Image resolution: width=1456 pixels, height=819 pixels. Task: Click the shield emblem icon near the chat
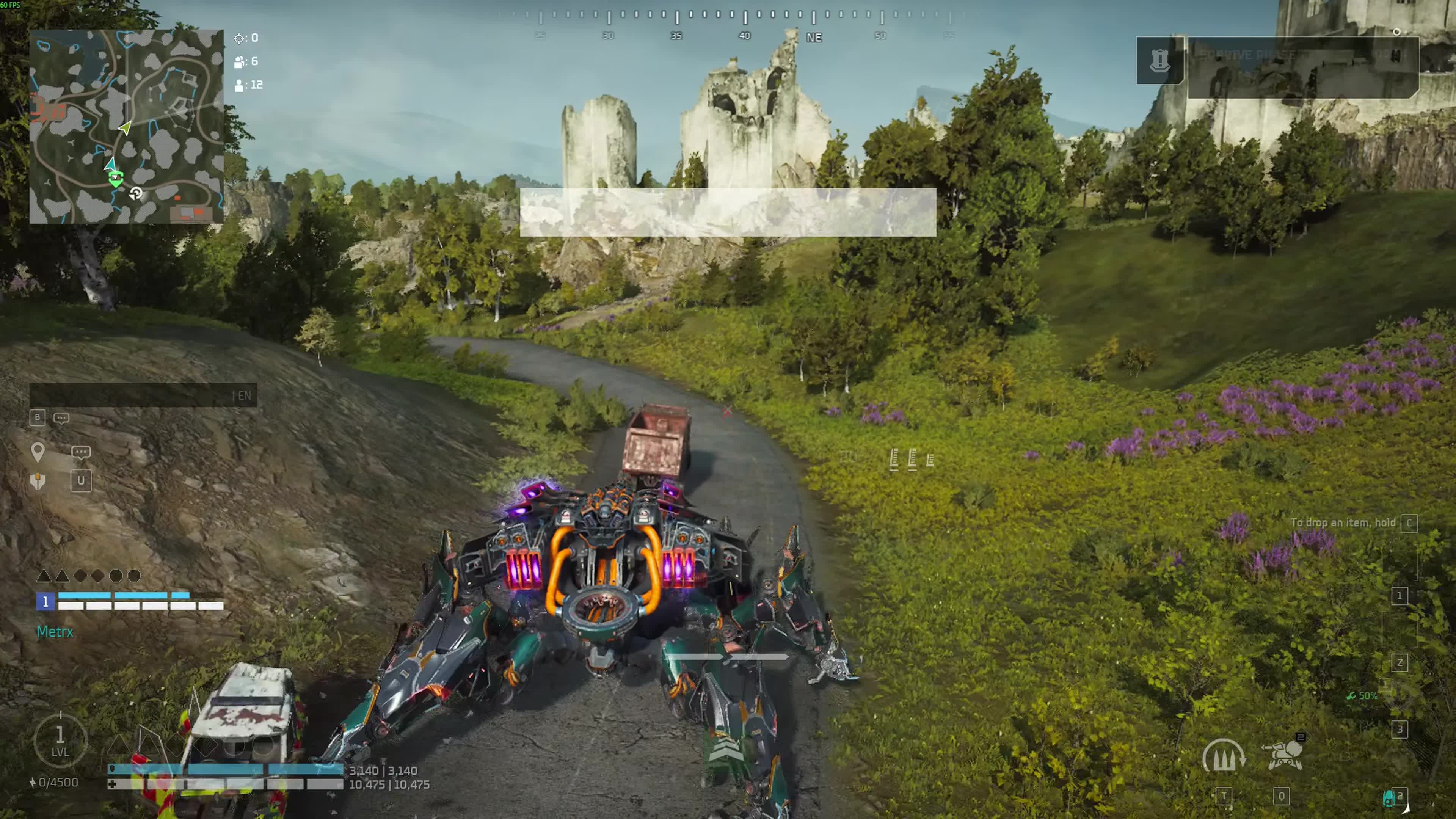[x=37, y=481]
